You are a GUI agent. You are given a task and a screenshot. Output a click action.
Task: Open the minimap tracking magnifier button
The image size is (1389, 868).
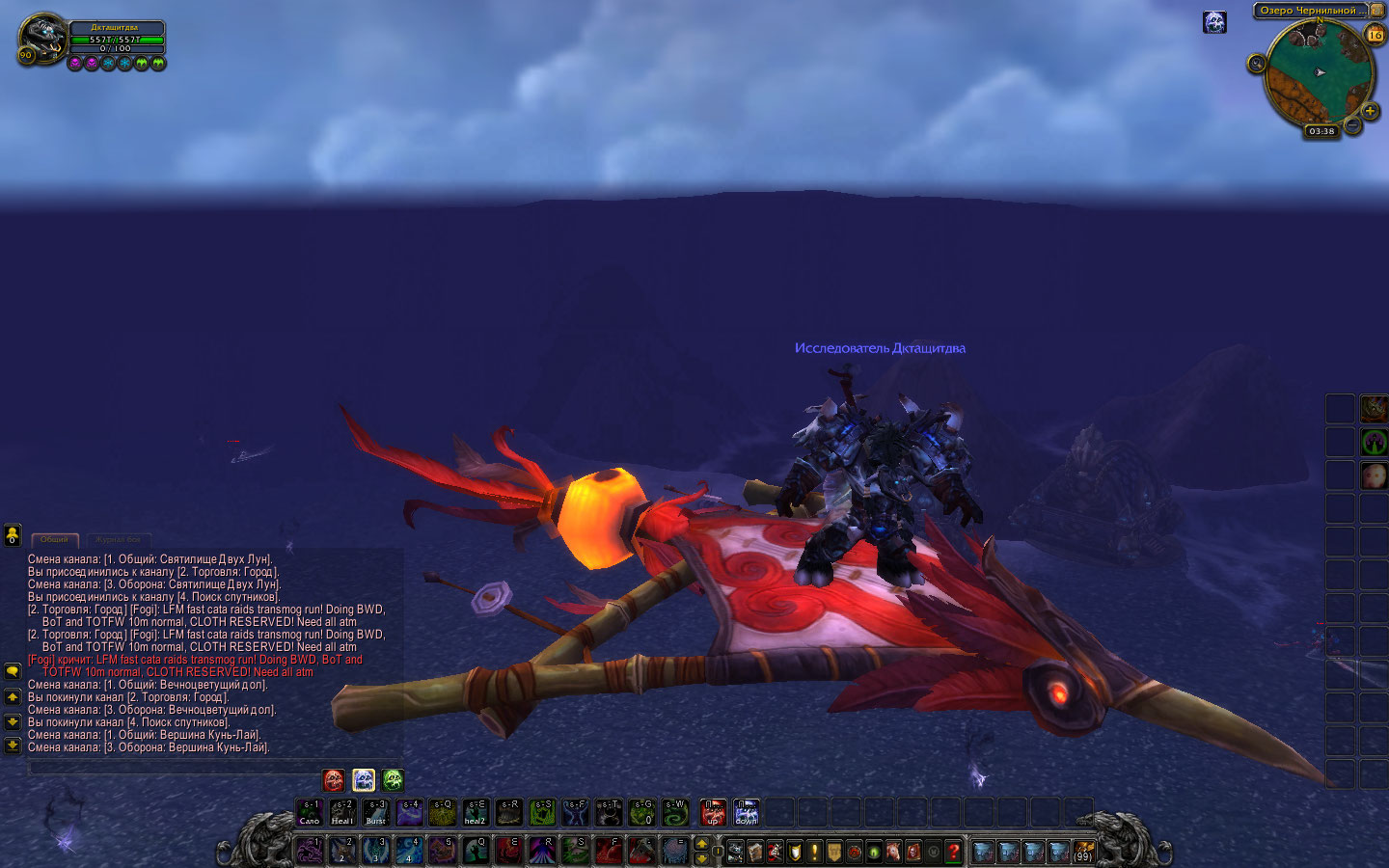(1256, 64)
